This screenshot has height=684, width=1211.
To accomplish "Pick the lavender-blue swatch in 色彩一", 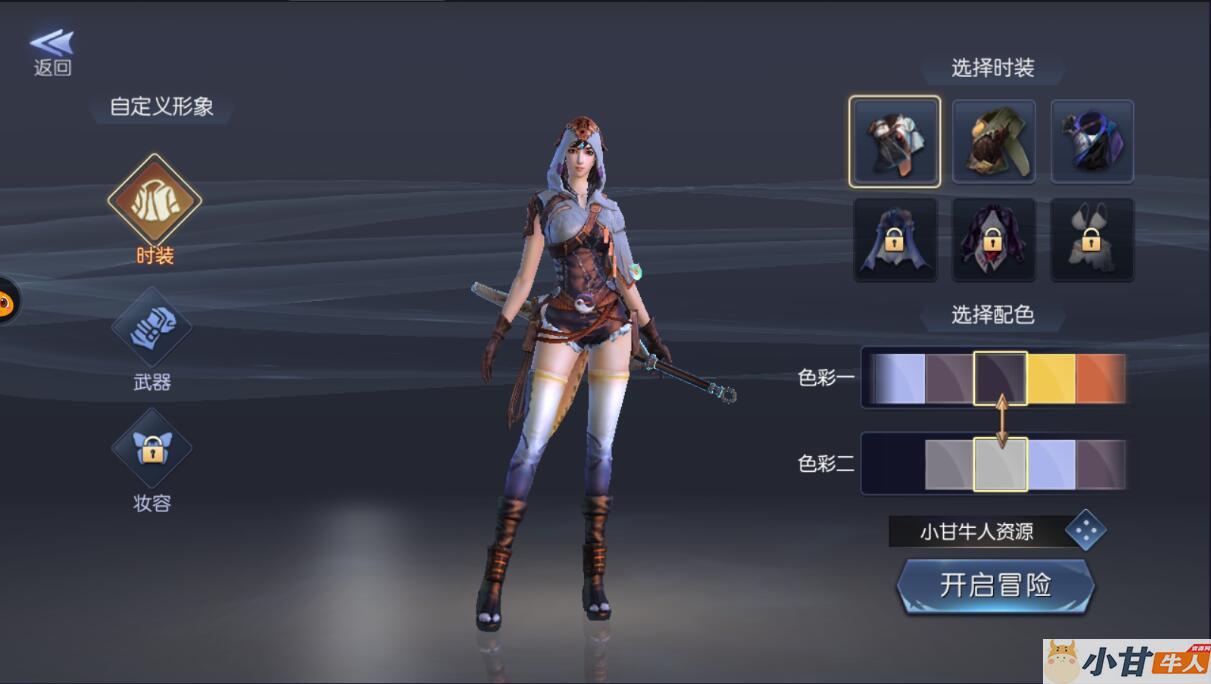I will coord(898,379).
